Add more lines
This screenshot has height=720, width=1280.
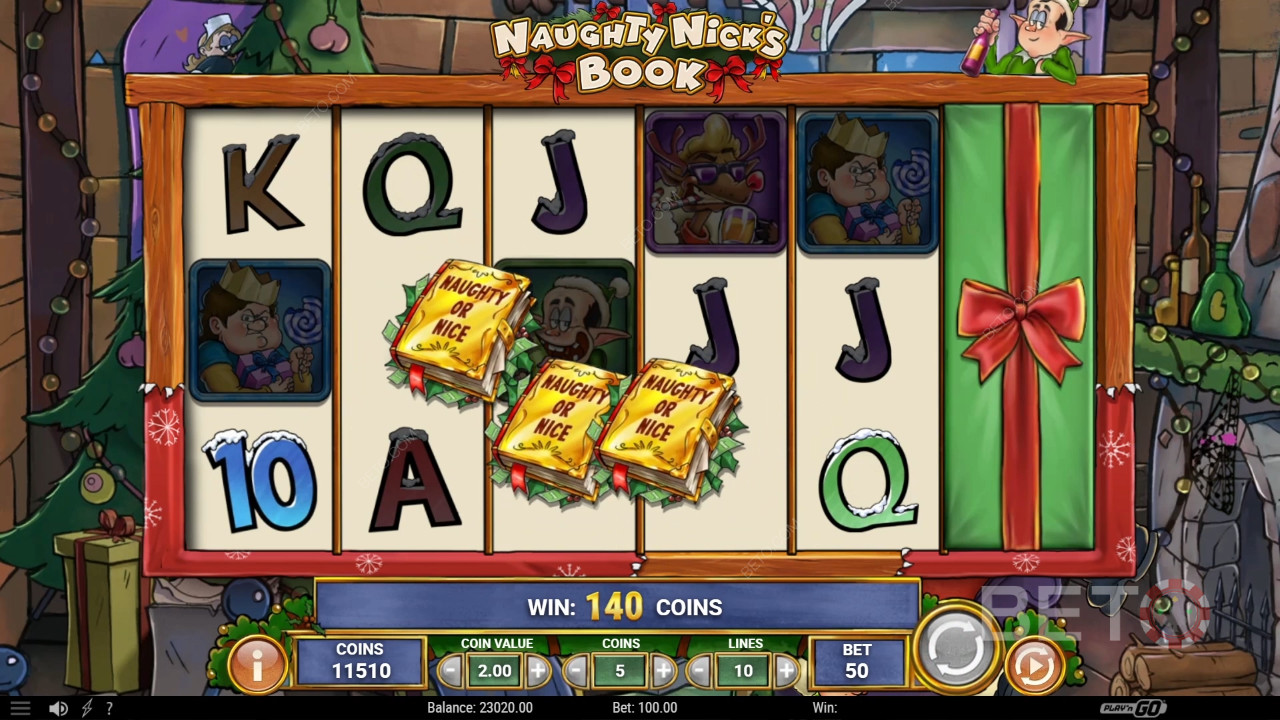coord(787,671)
